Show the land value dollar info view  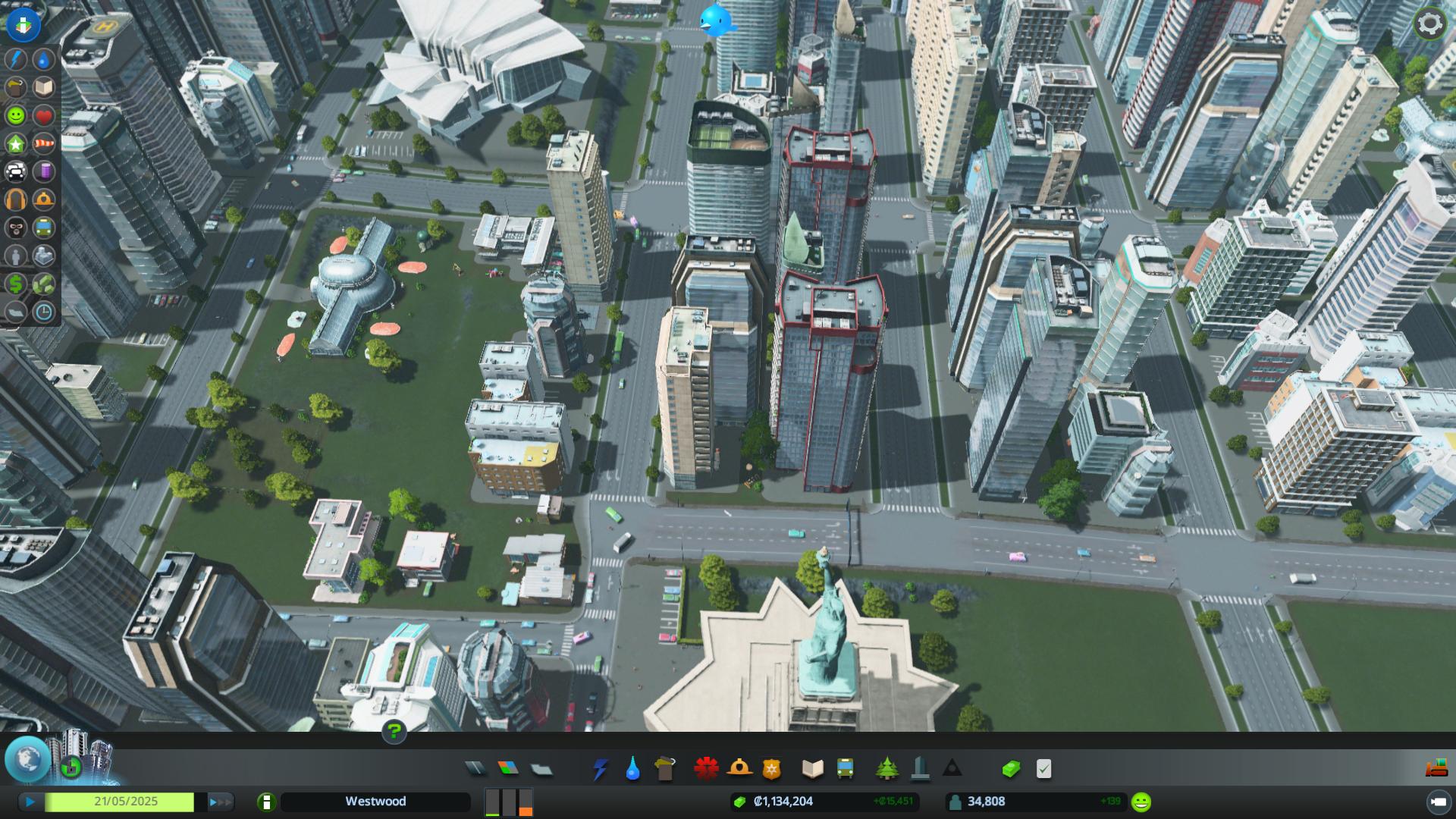pyautogui.click(x=16, y=284)
